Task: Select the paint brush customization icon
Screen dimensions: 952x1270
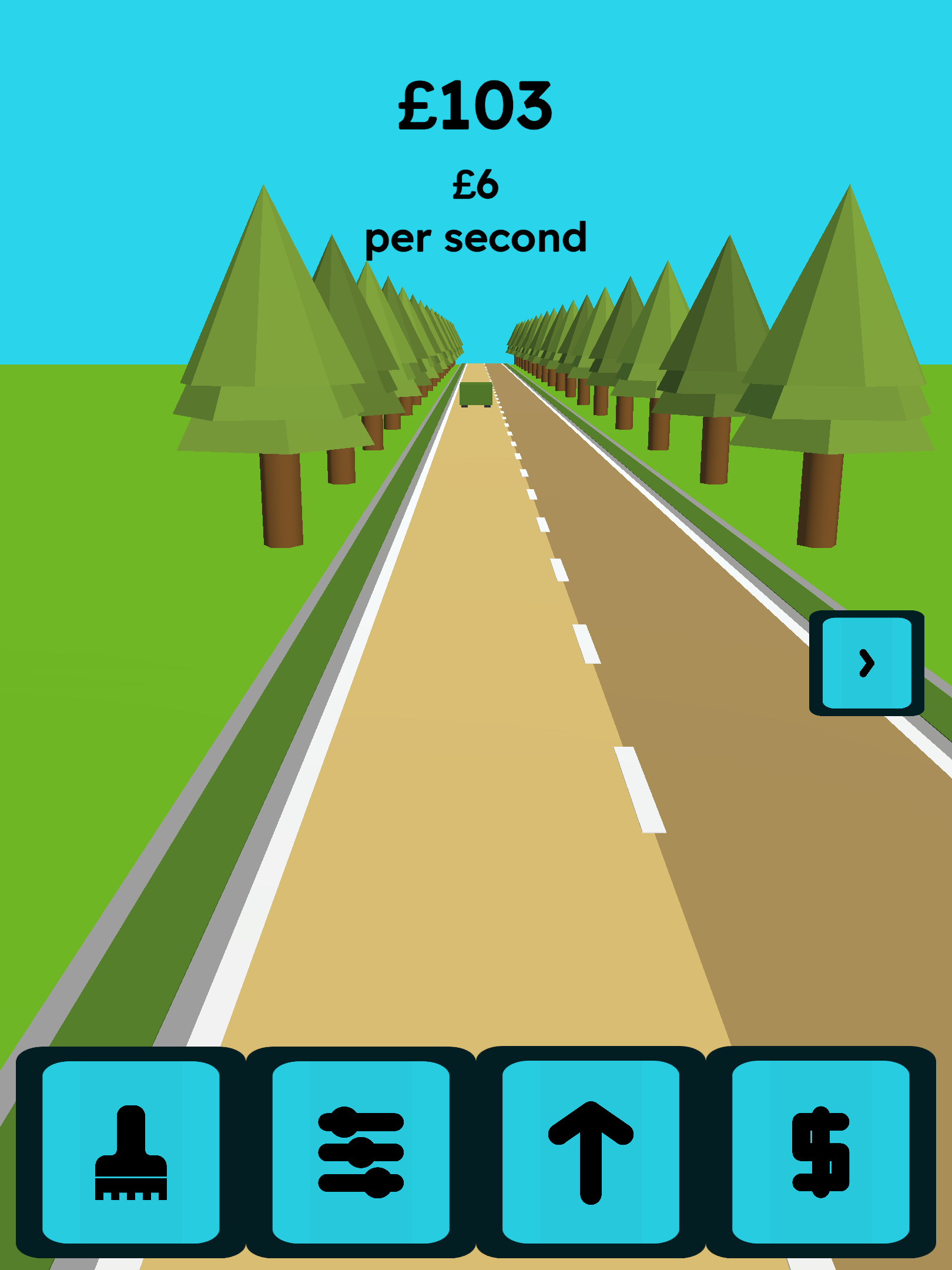Action: tap(132, 1152)
